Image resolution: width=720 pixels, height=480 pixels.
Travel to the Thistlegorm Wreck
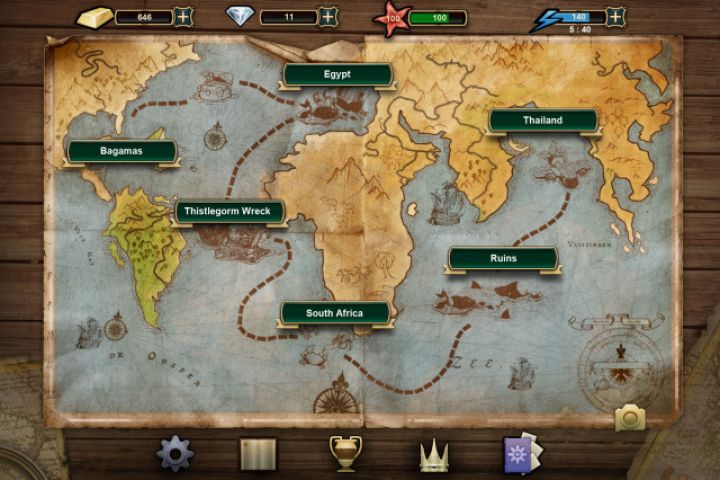click(x=230, y=212)
